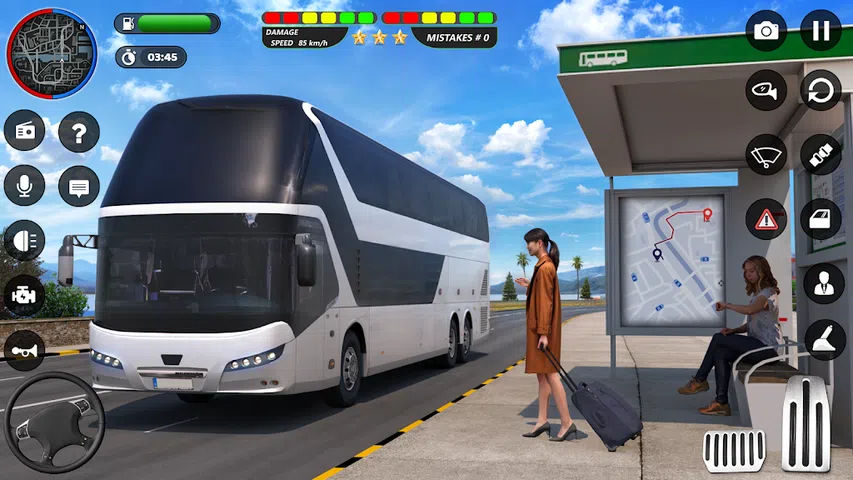Turn on the radio
This screenshot has width=853, height=480.
(x=24, y=131)
